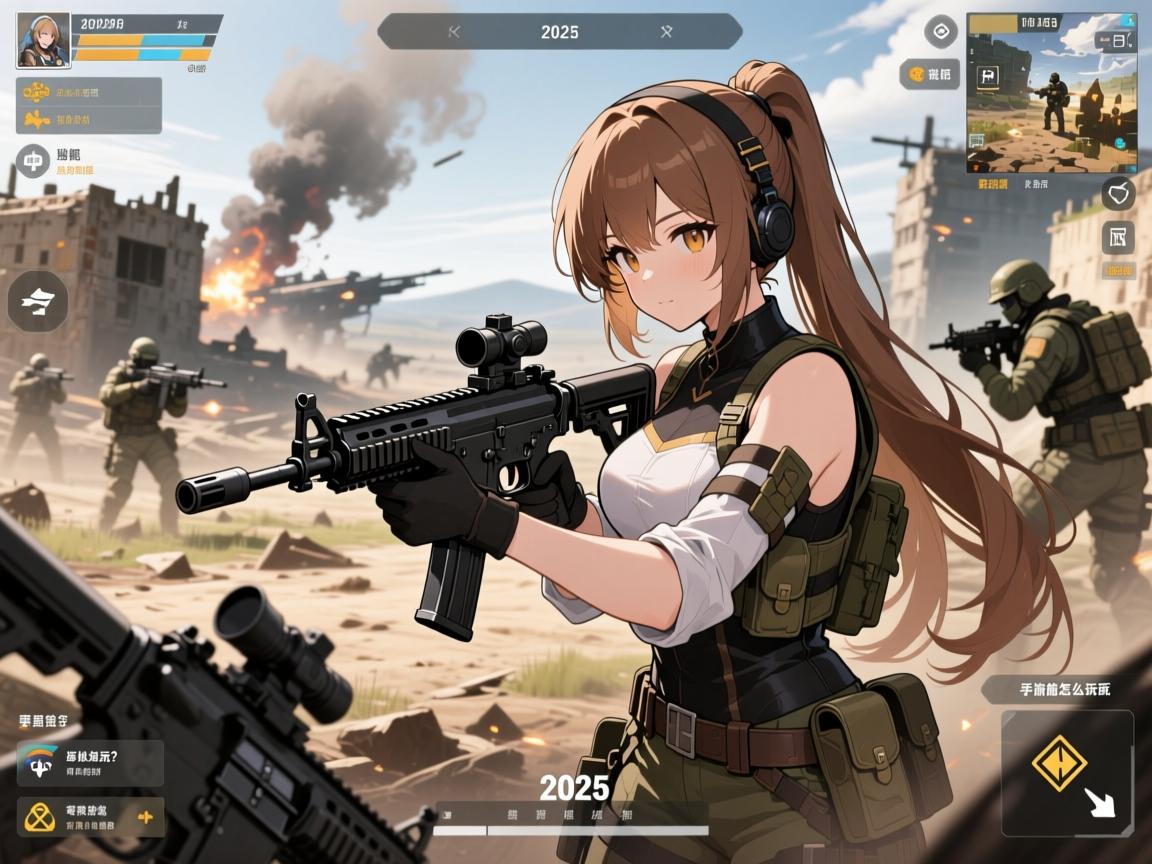The width and height of the screenshot is (1152, 864).
Task: Tap the round shield icon below minimap
Action: (x=1118, y=192)
